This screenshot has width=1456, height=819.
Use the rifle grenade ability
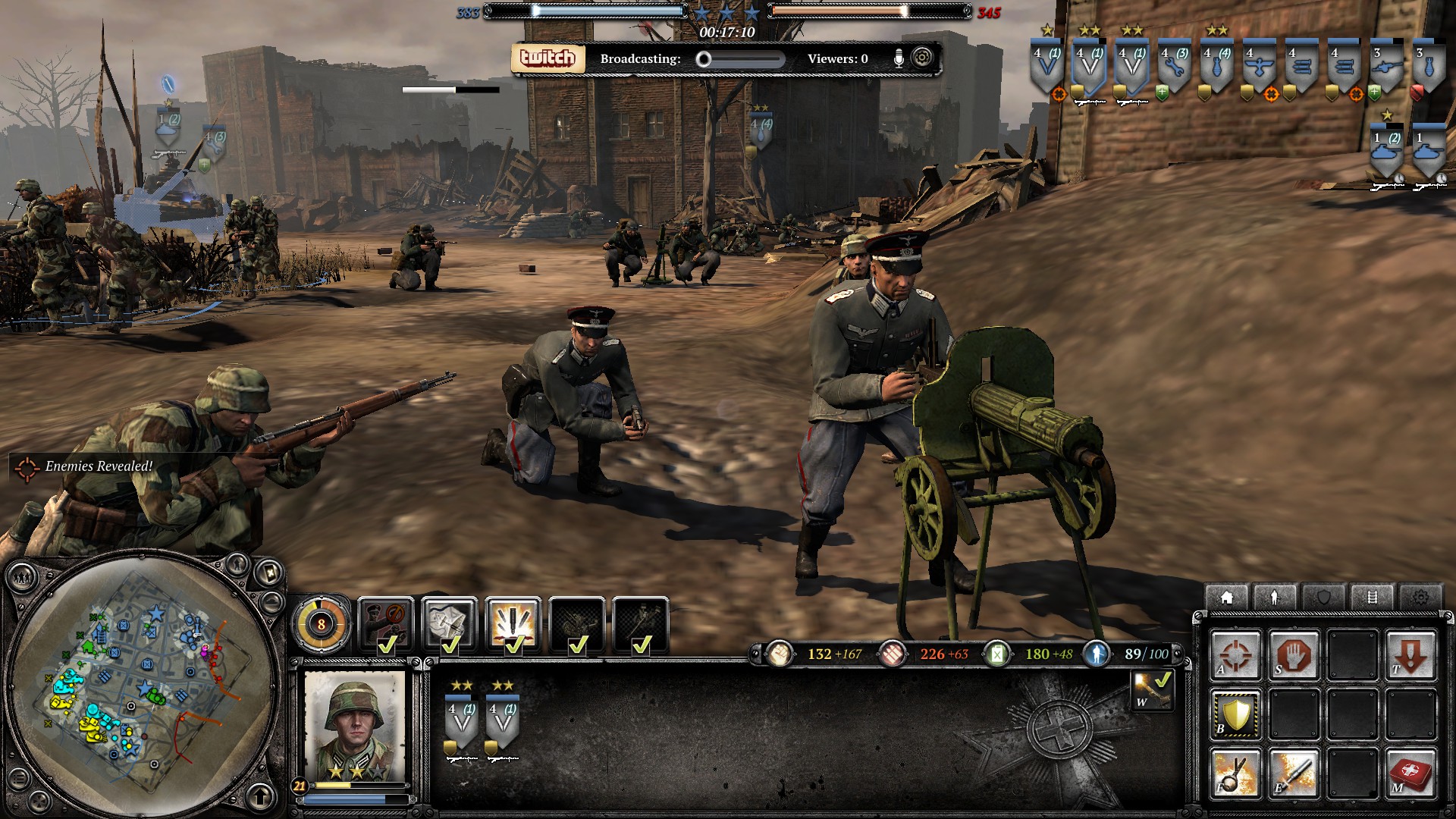pyautogui.click(x=1235, y=773)
